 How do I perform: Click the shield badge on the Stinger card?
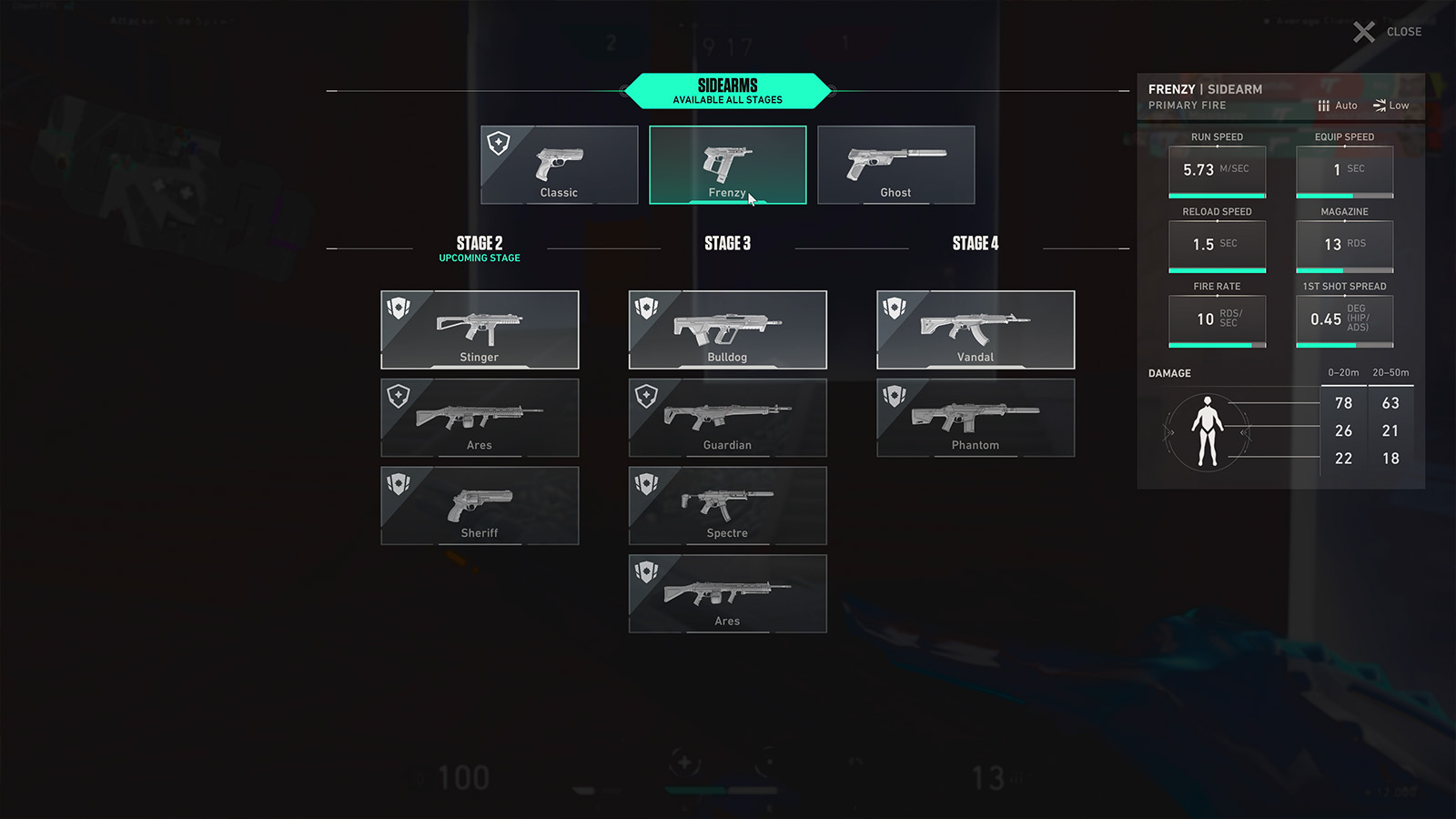click(398, 308)
